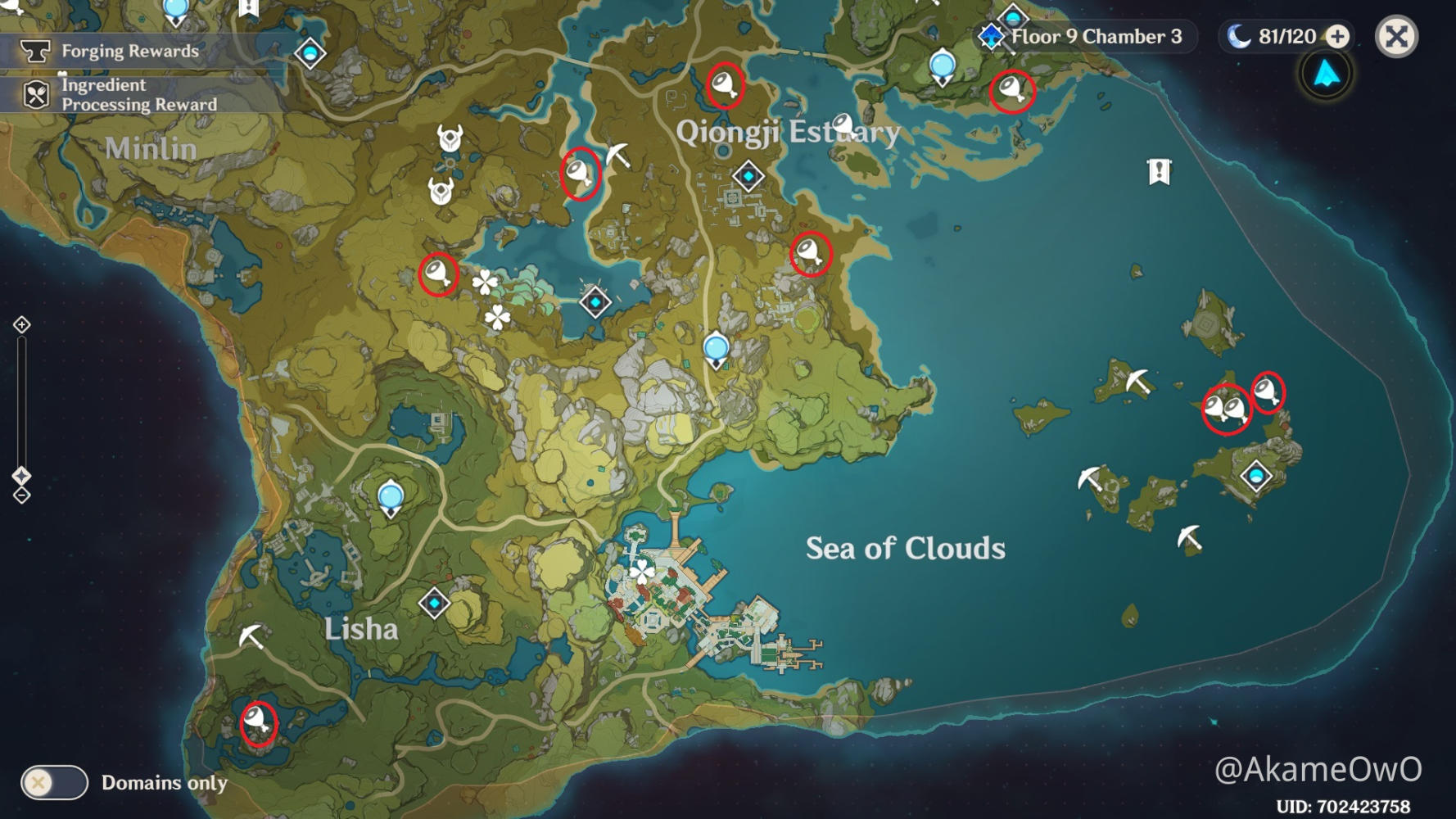1456x819 pixels.
Task: Click the moon resin icon in the counter
Action: click(1237, 35)
